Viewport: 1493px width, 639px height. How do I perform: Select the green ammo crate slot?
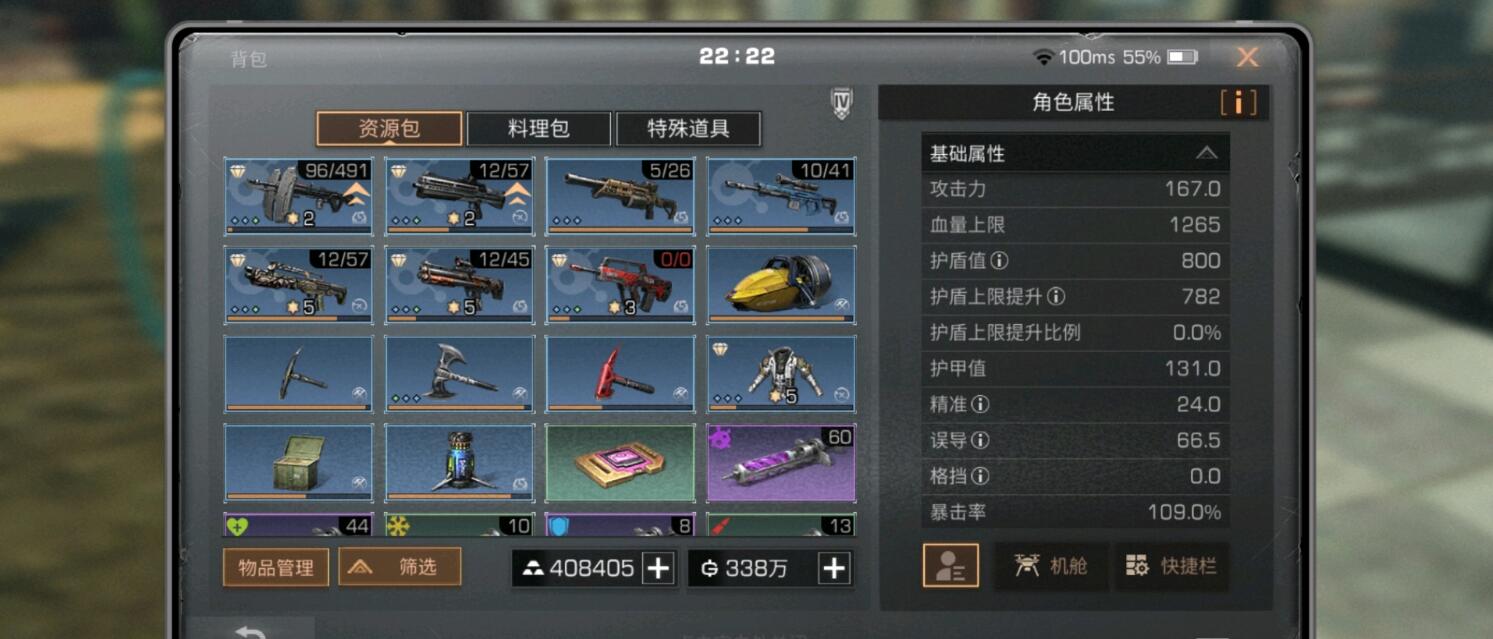coord(298,463)
